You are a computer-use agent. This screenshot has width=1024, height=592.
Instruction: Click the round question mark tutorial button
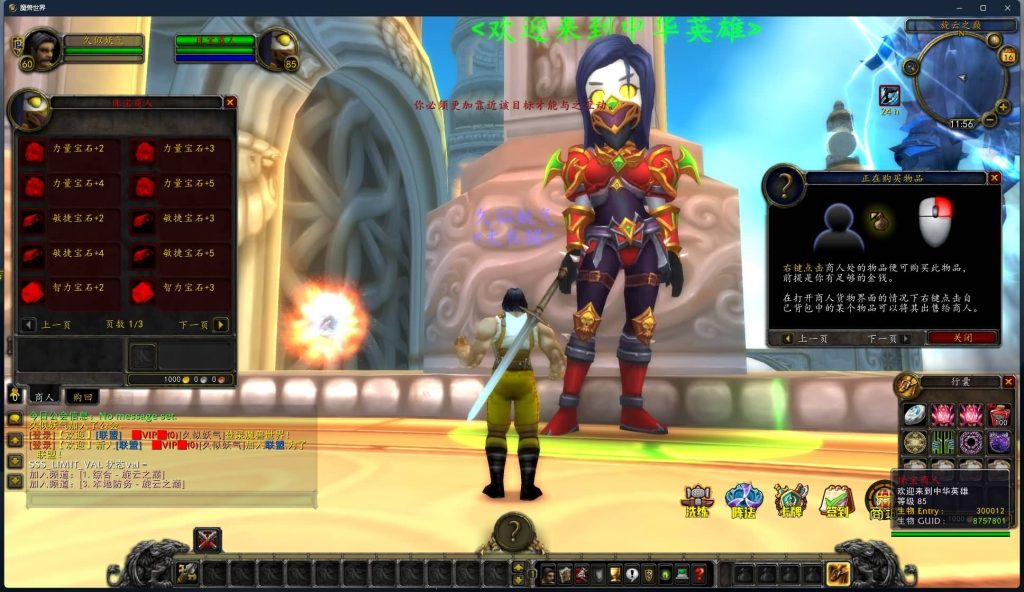click(x=513, y=532)
